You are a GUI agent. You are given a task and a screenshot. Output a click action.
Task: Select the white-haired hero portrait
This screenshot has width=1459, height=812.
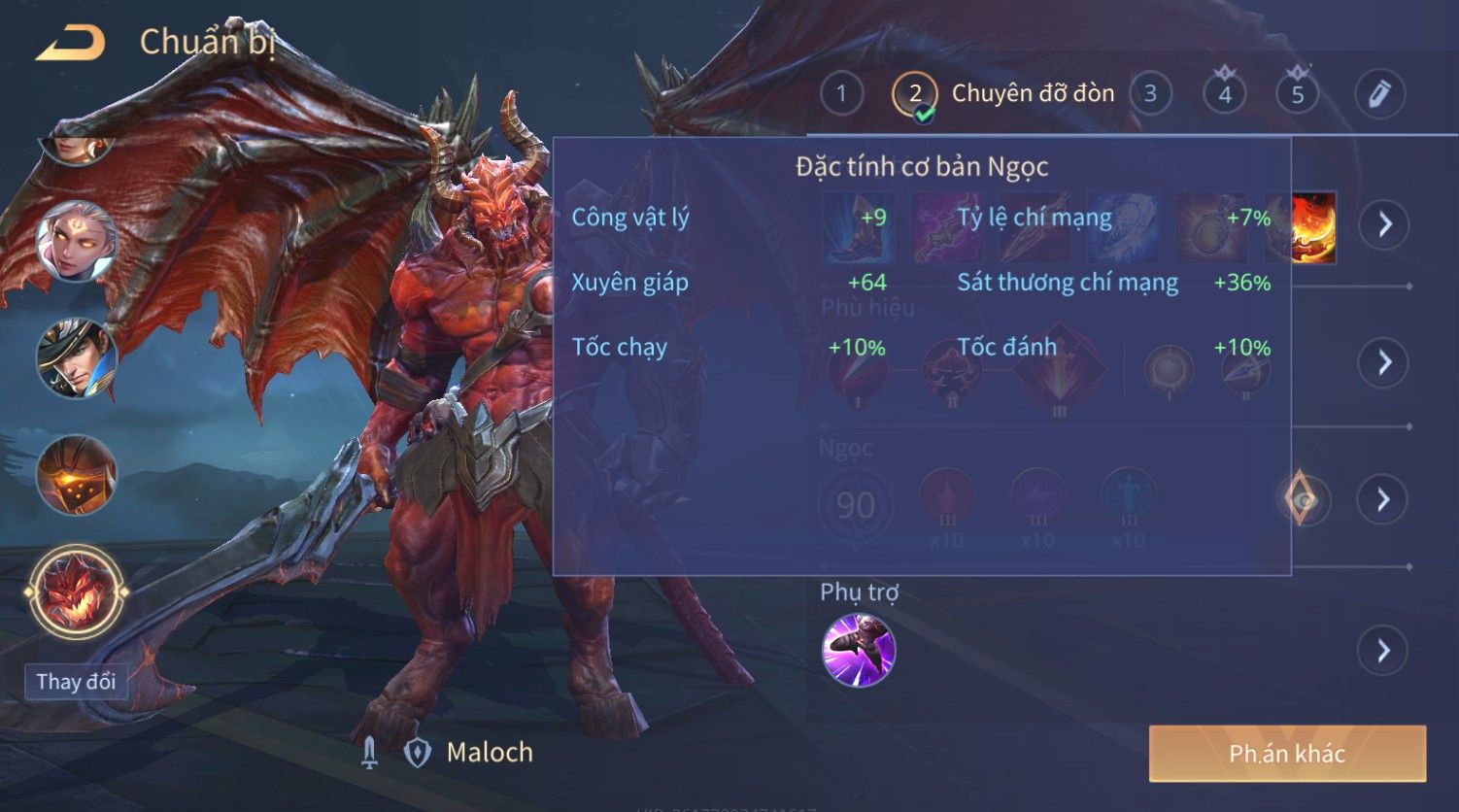76,242
